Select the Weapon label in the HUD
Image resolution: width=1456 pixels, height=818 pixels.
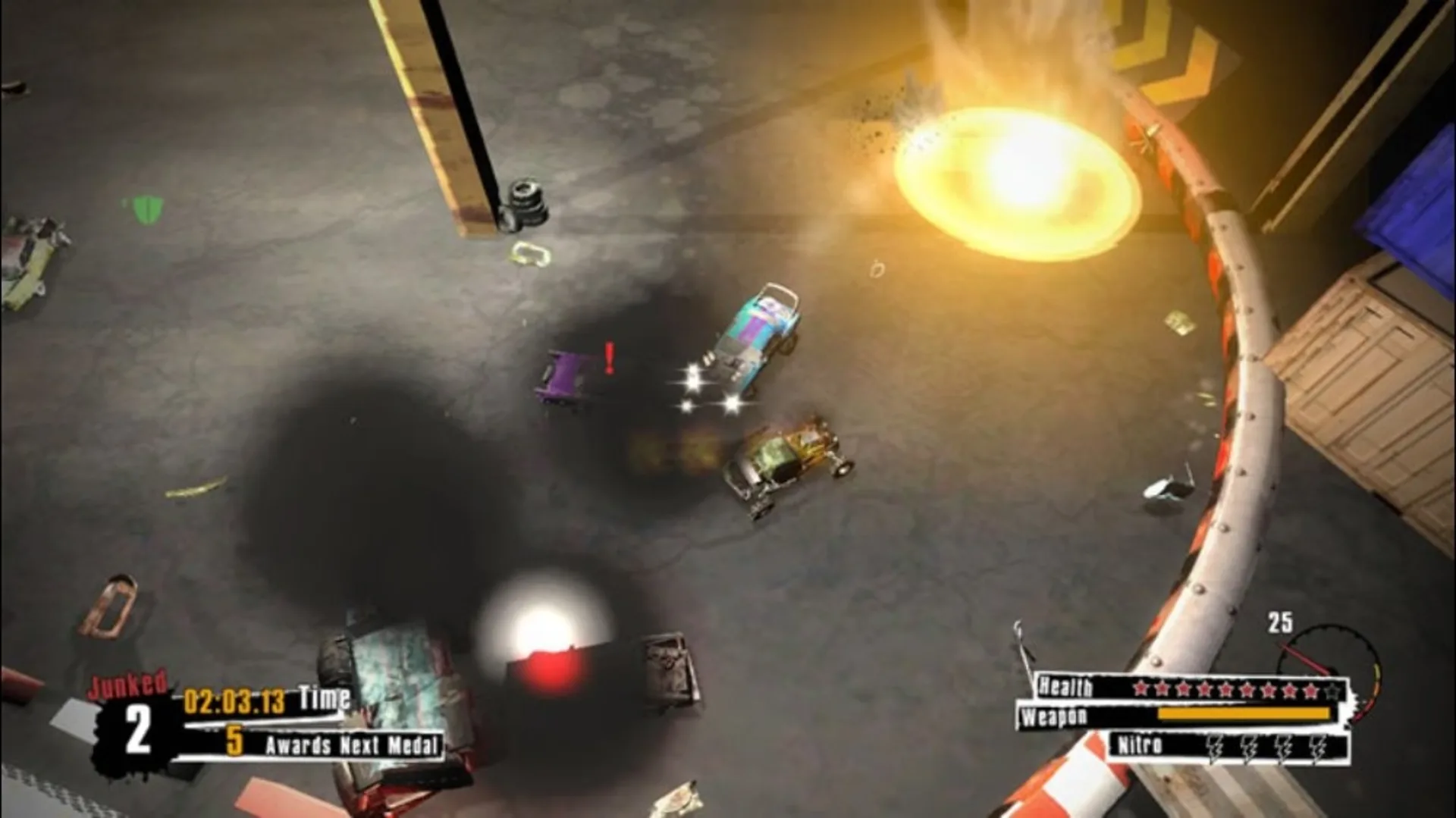point(1054,716)
